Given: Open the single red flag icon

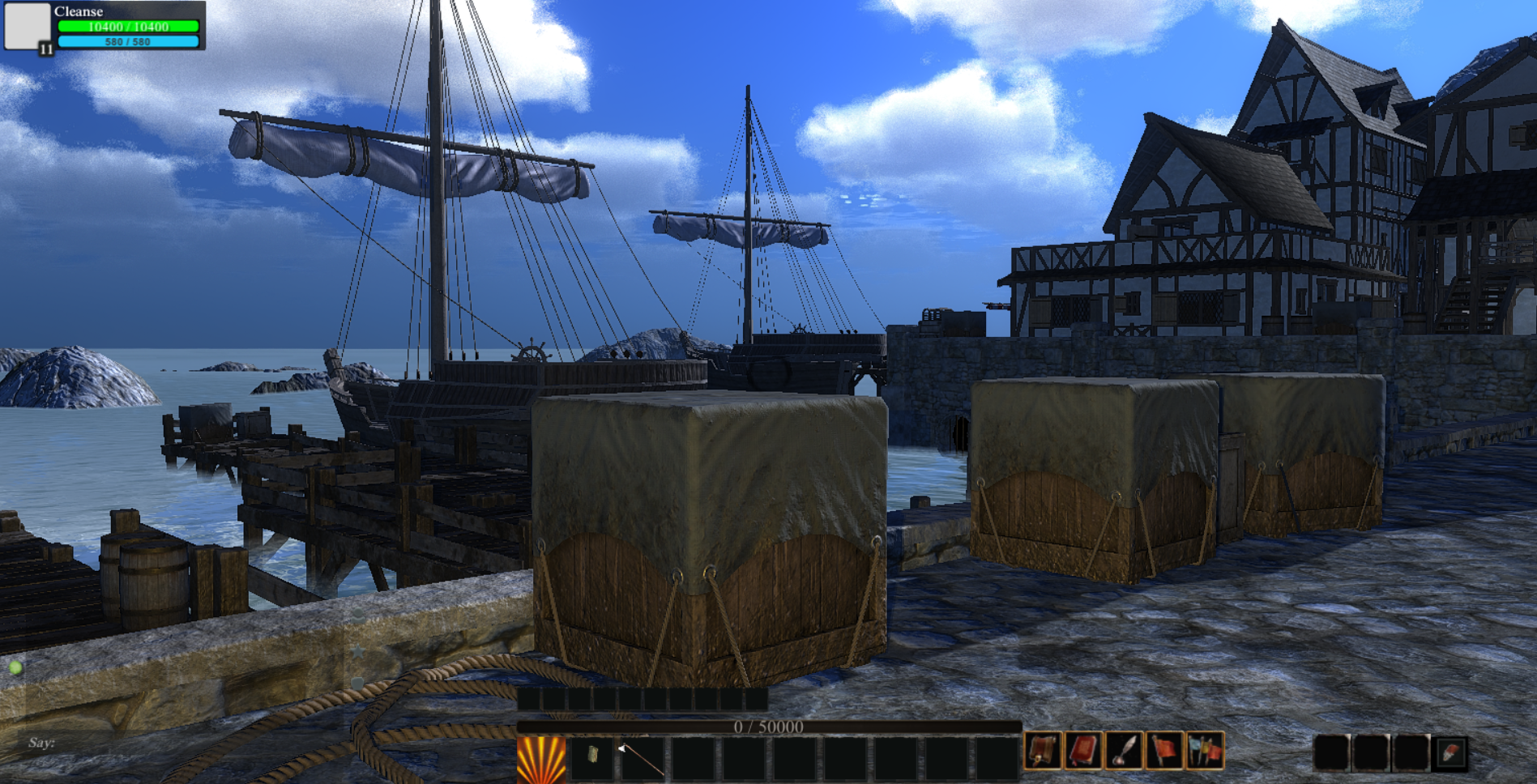Looking at the screenshot, I should 1164,750.
